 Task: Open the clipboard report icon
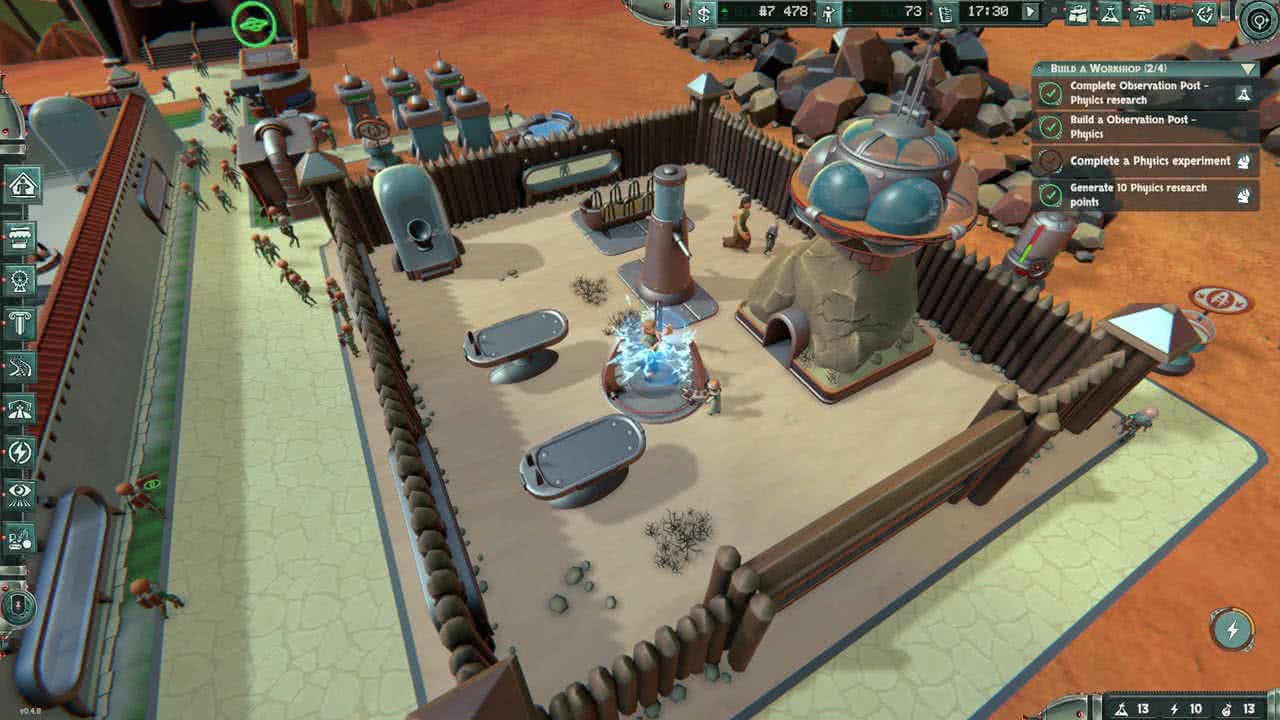point(945,13)
